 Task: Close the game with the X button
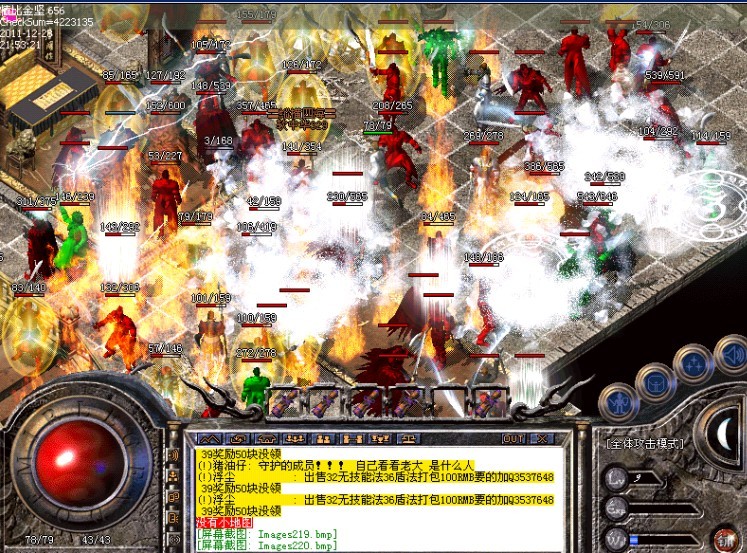point(541,438)
